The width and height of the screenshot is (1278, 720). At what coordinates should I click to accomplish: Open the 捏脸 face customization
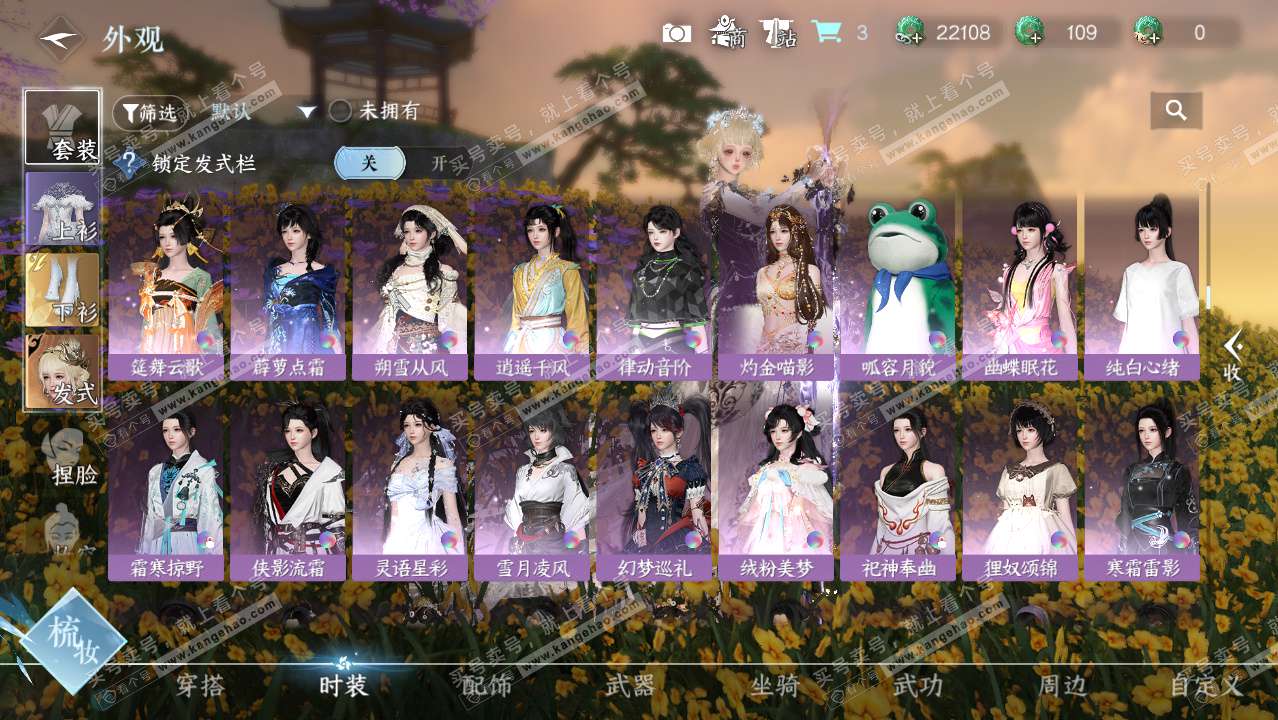pos(73,458)
